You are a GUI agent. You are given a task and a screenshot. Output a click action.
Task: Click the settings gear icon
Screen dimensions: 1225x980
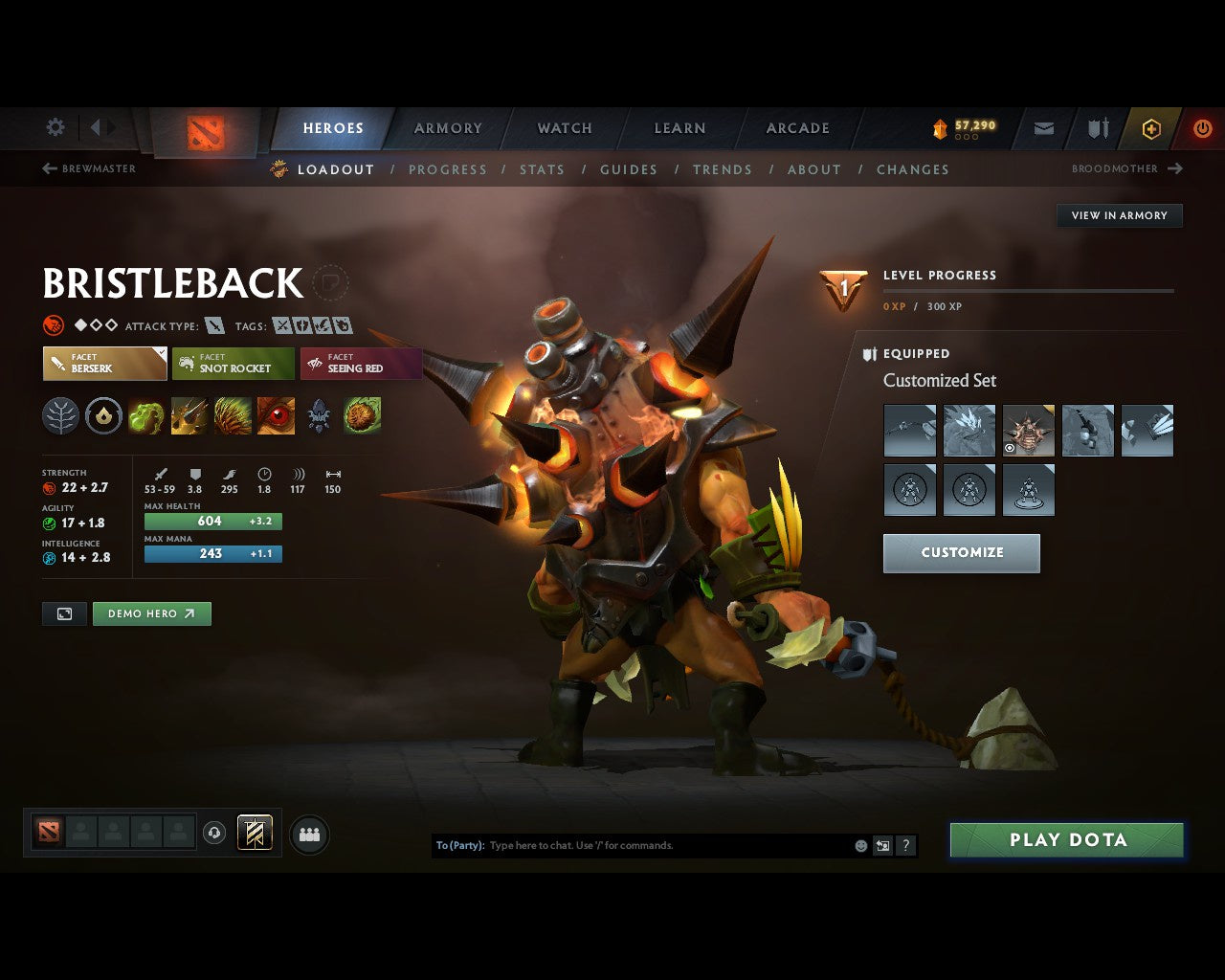tap(55, 127)
